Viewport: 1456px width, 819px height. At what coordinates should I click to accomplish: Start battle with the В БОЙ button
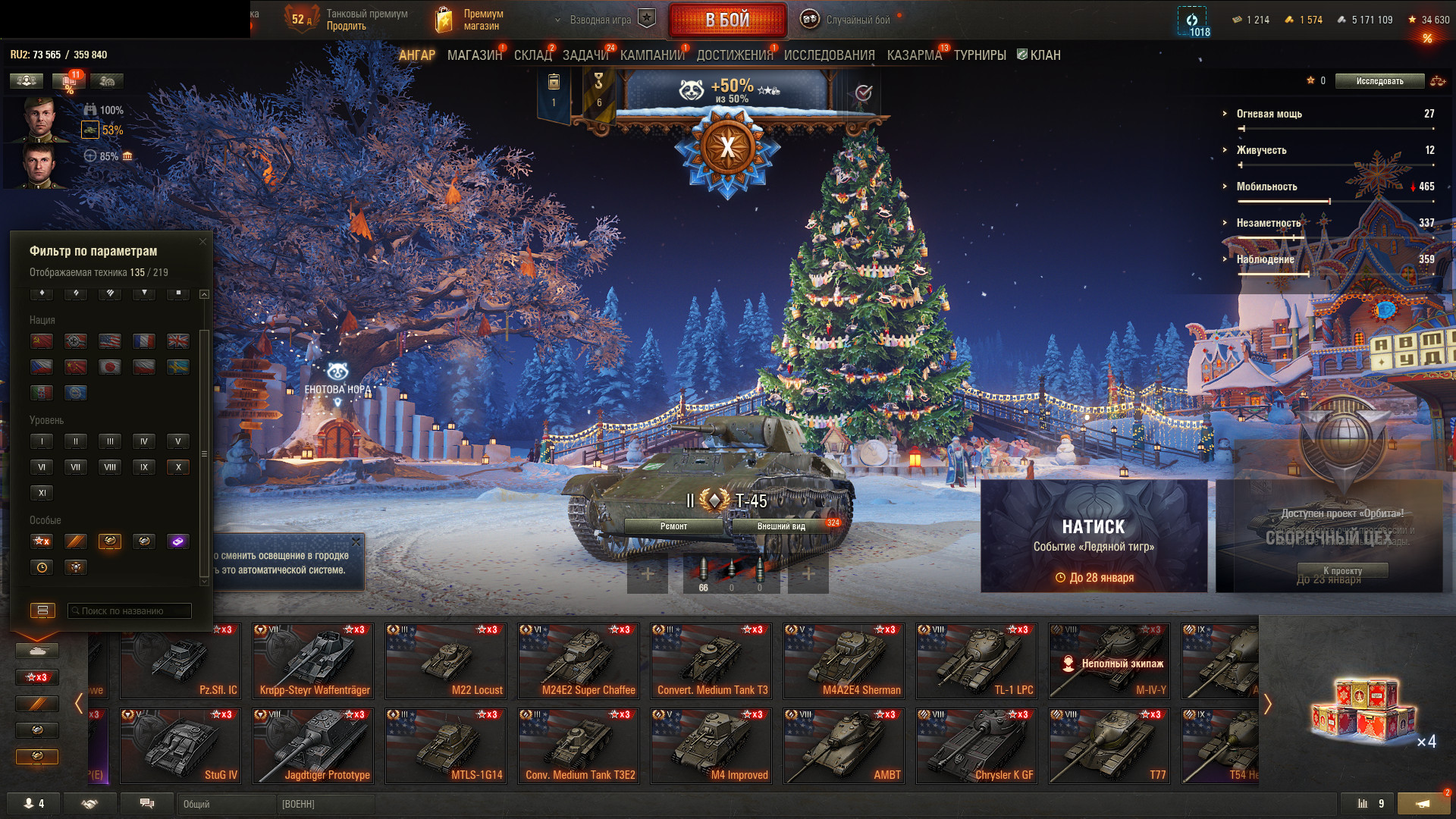(727, 20)
